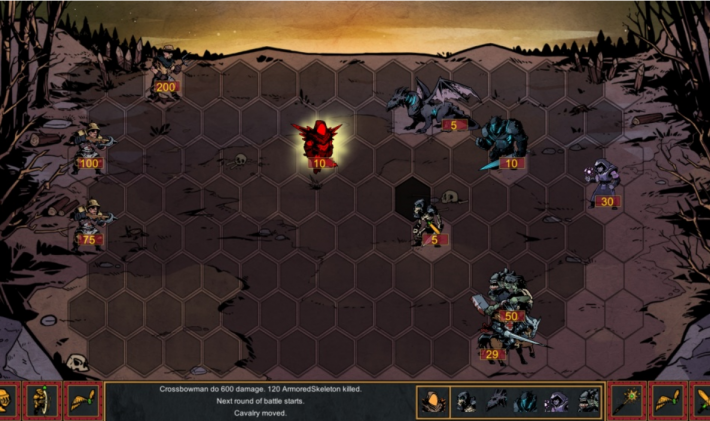710x421 pixels.
Task: Select the highlighted red cavalry unit with 10
Action: click(318, 145)
